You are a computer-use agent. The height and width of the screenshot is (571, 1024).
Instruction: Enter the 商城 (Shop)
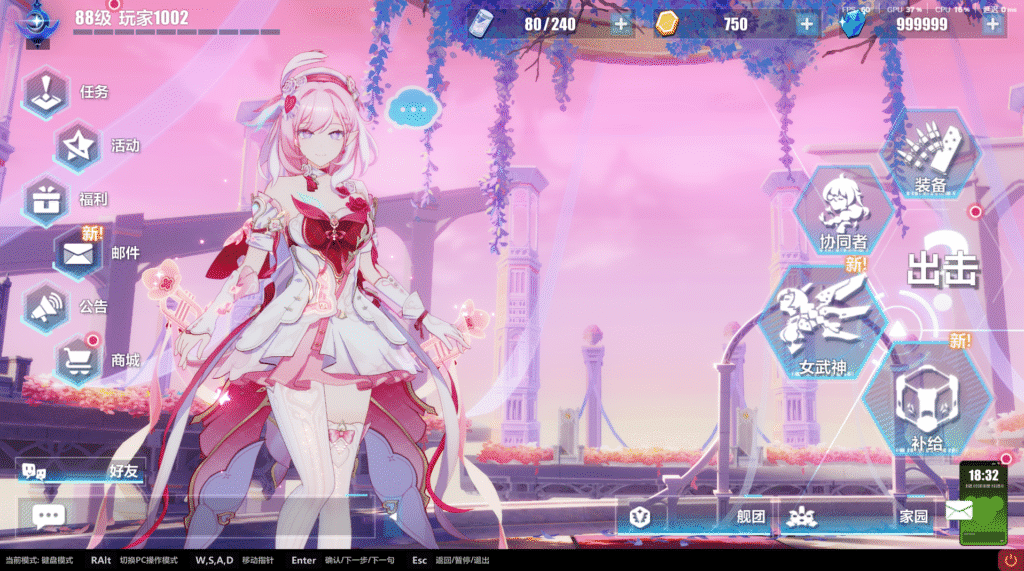[78, 360]
